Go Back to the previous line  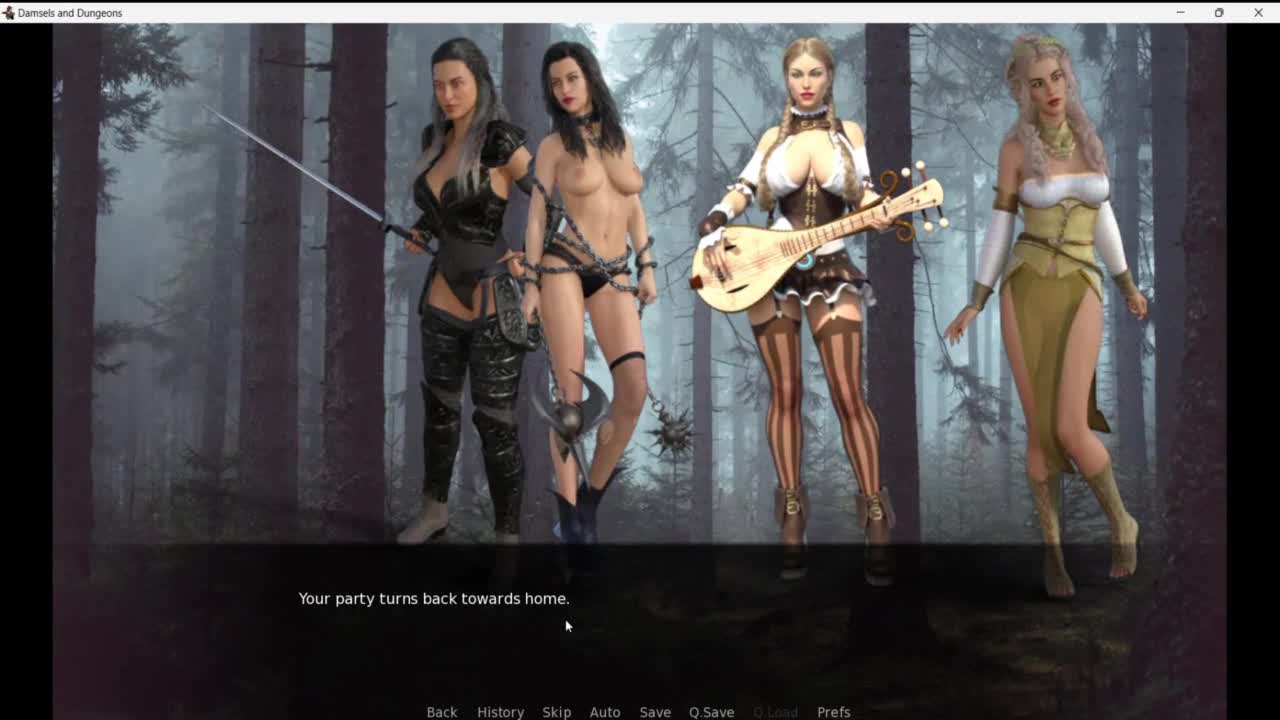(x=442, y=712)
